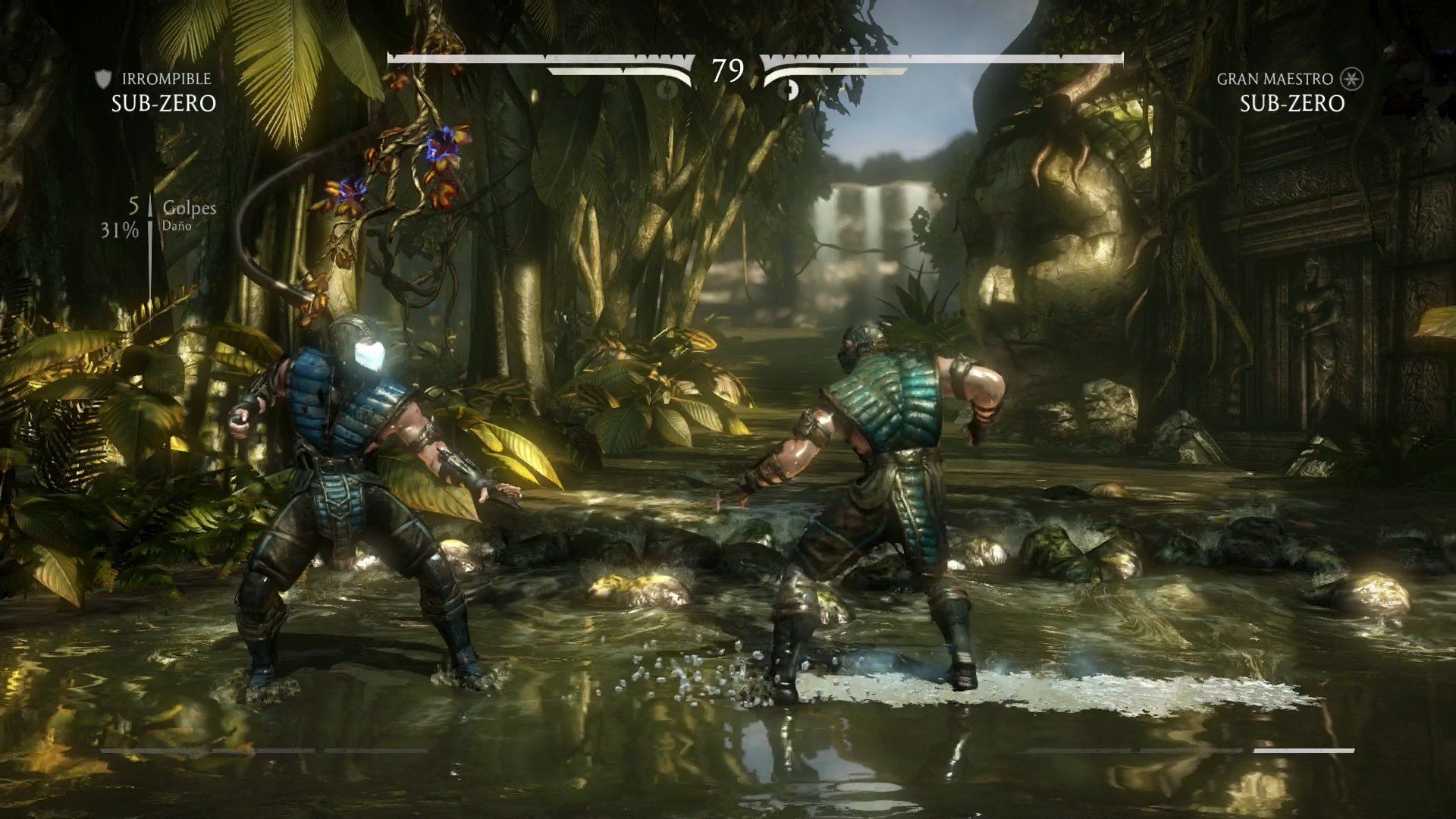Click the round timer showing 79
This screenshot has width=1456, height=819.
point(727,71)
